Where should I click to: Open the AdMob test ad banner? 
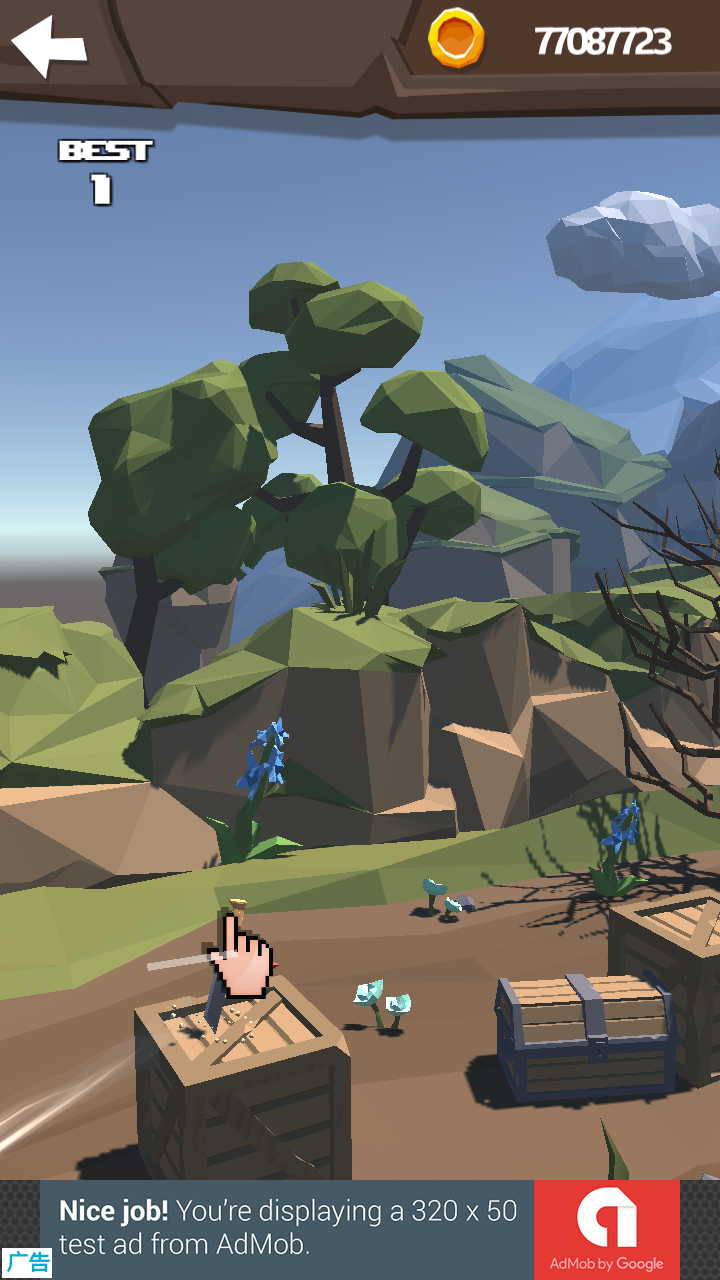(288, 1228)
